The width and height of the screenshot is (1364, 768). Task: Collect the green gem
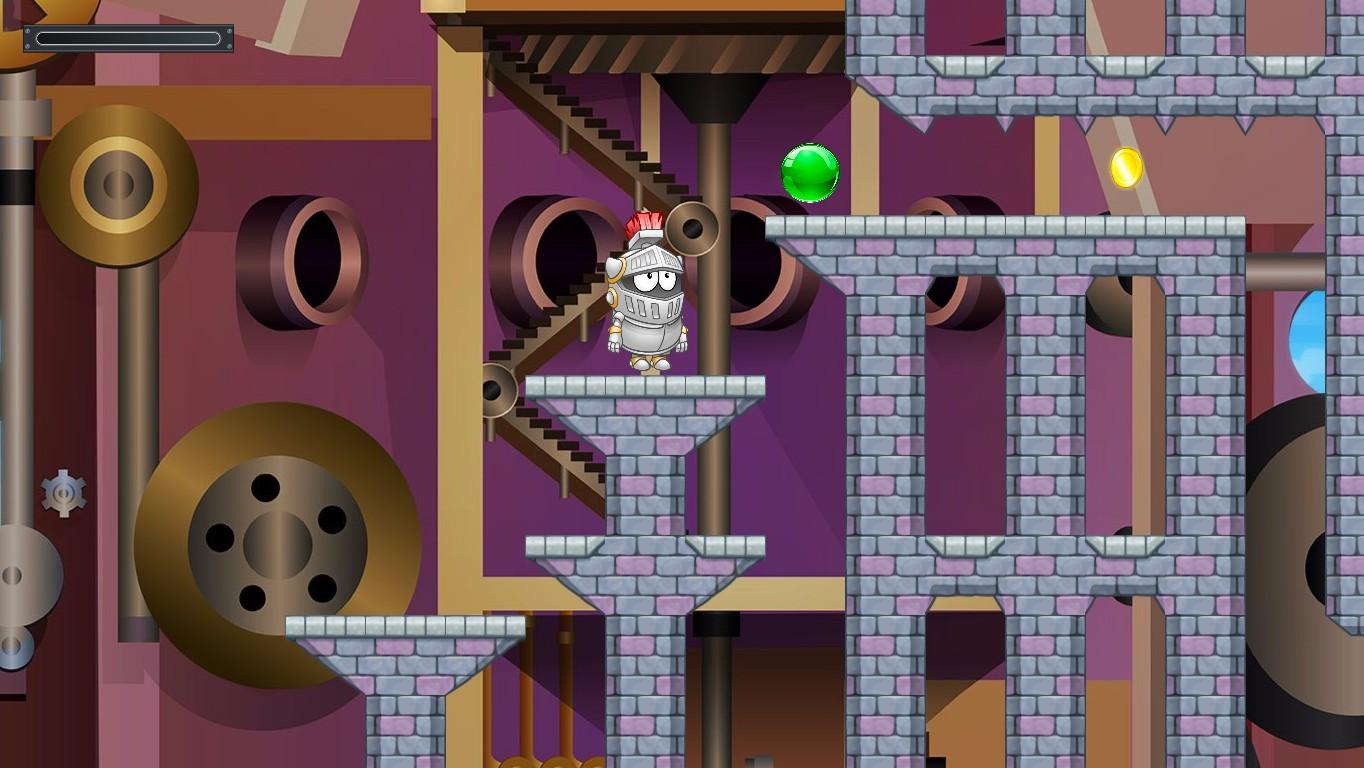[x=808, y=174]
